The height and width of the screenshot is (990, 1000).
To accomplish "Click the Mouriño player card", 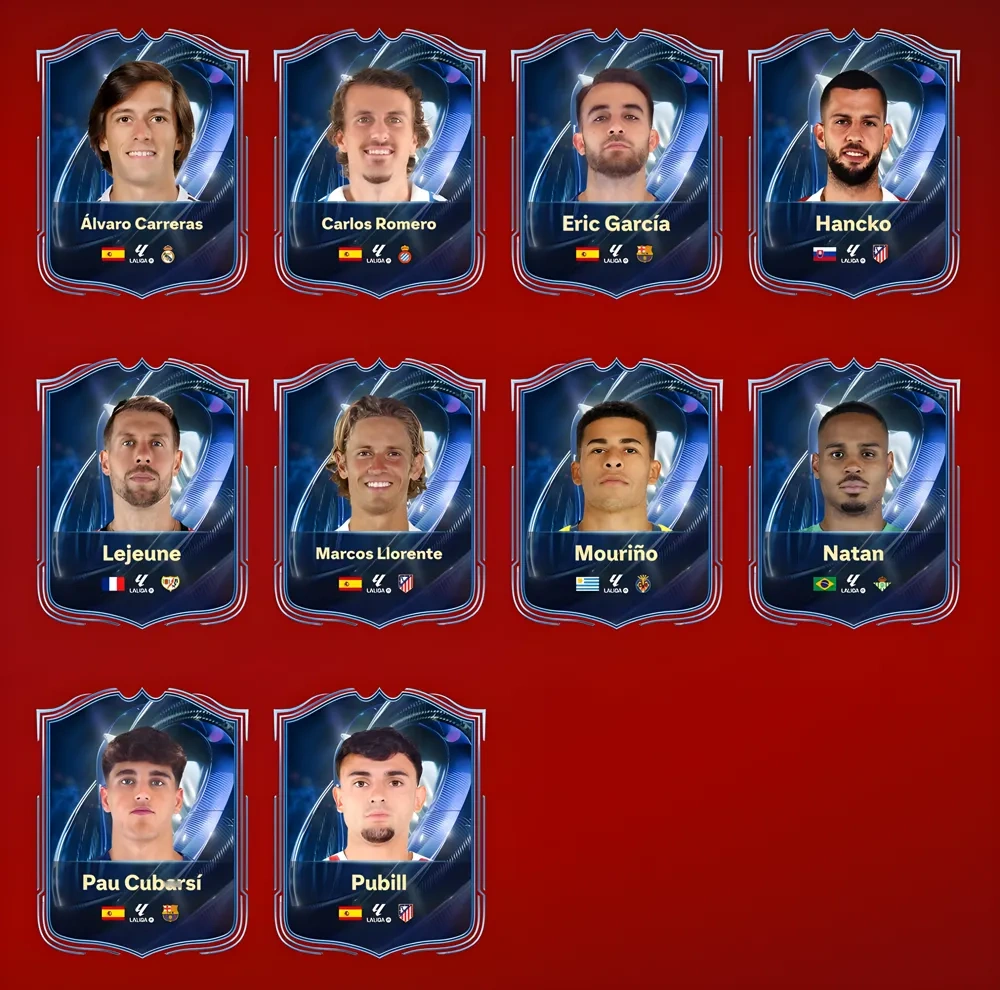I will coord(616,493).
